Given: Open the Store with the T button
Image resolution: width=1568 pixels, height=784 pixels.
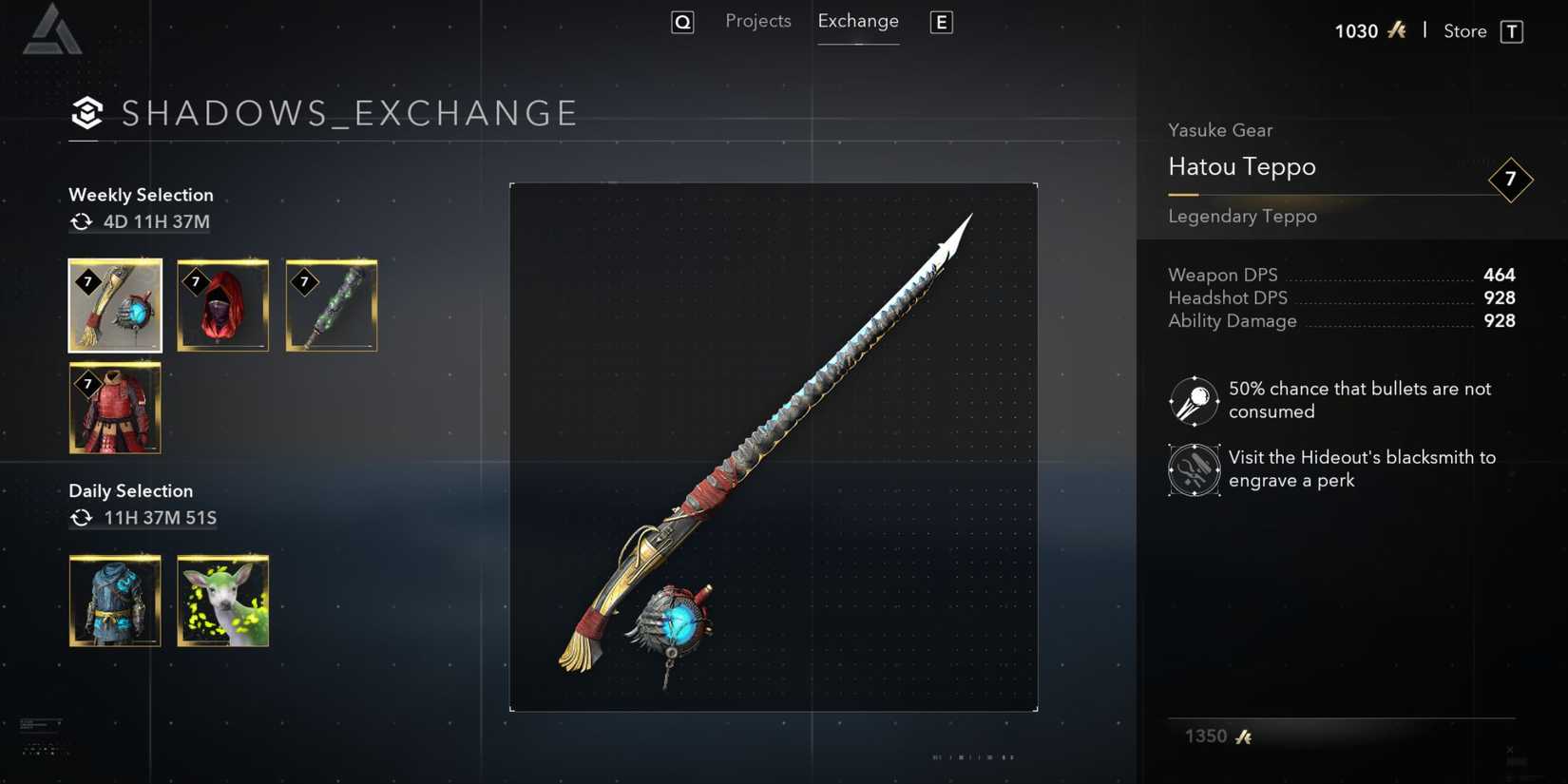Looking at the screenshot, I should (1512, 30).
